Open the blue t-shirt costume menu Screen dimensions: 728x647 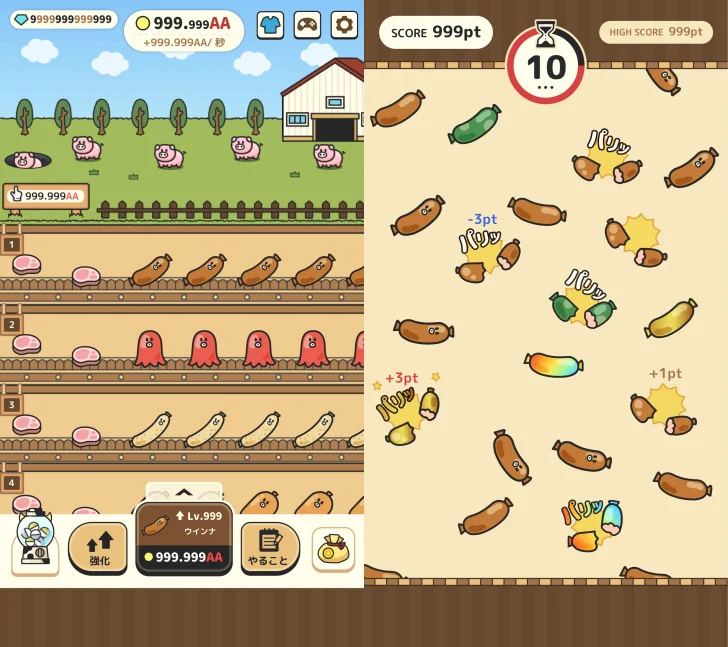point(270,24)
